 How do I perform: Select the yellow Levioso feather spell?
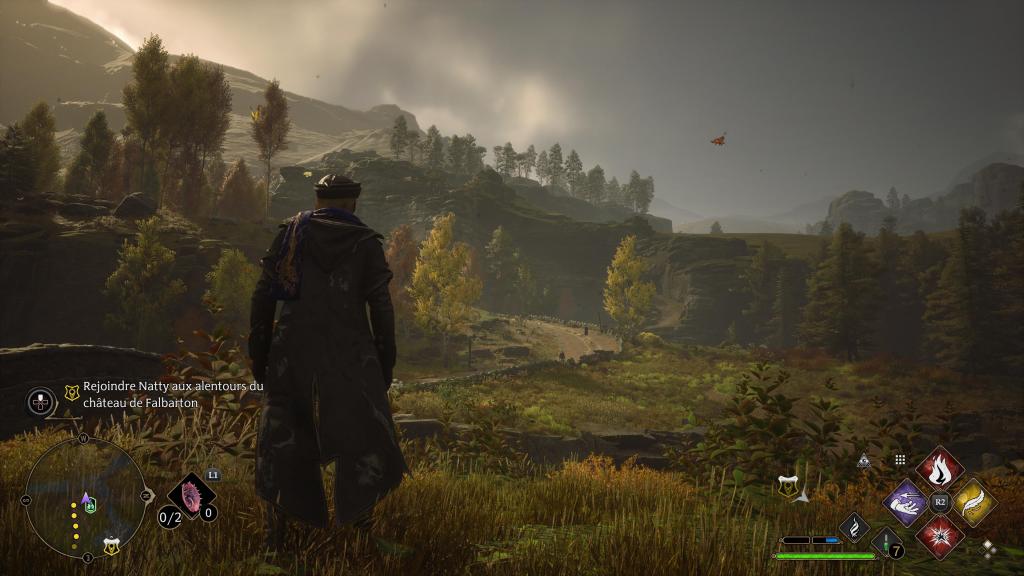pos(974,502)
